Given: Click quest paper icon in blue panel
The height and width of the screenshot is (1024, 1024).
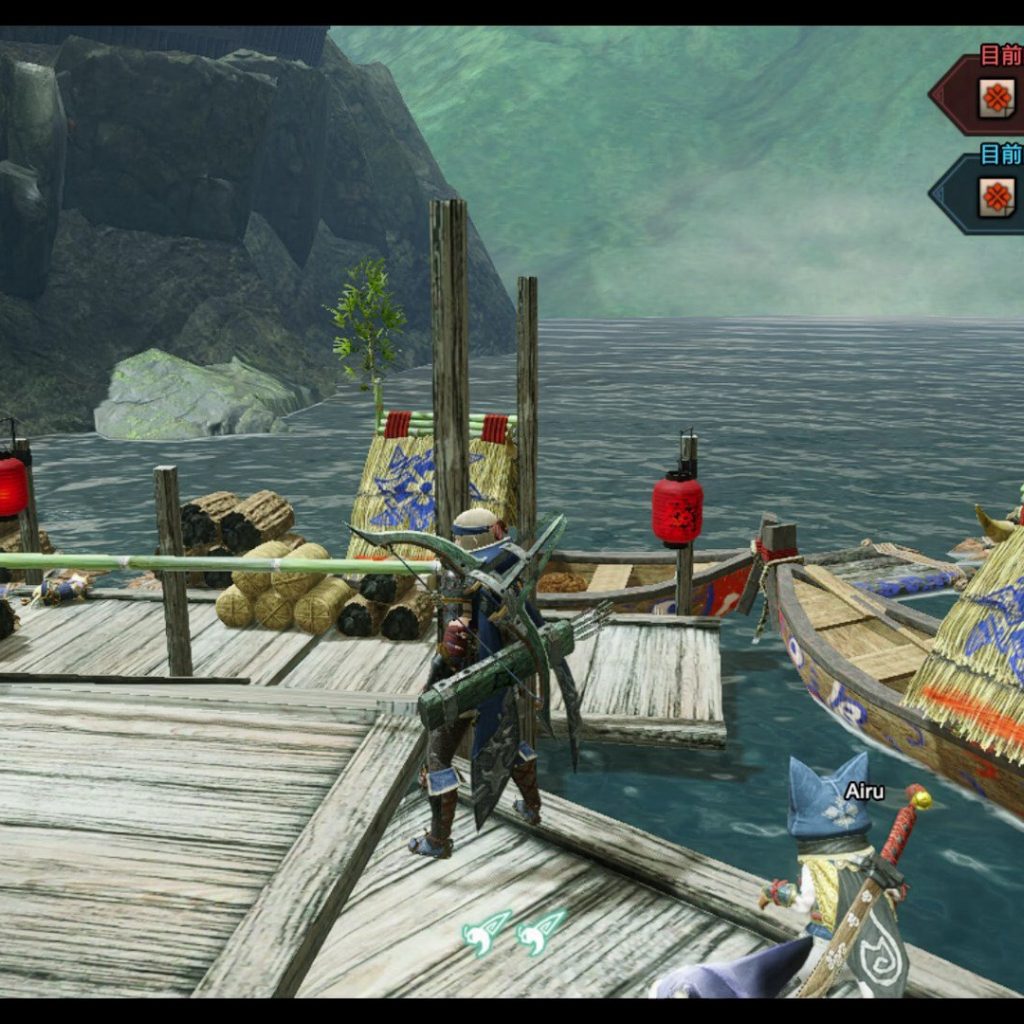Looking at the screenshot, I should tap(996, 197).
